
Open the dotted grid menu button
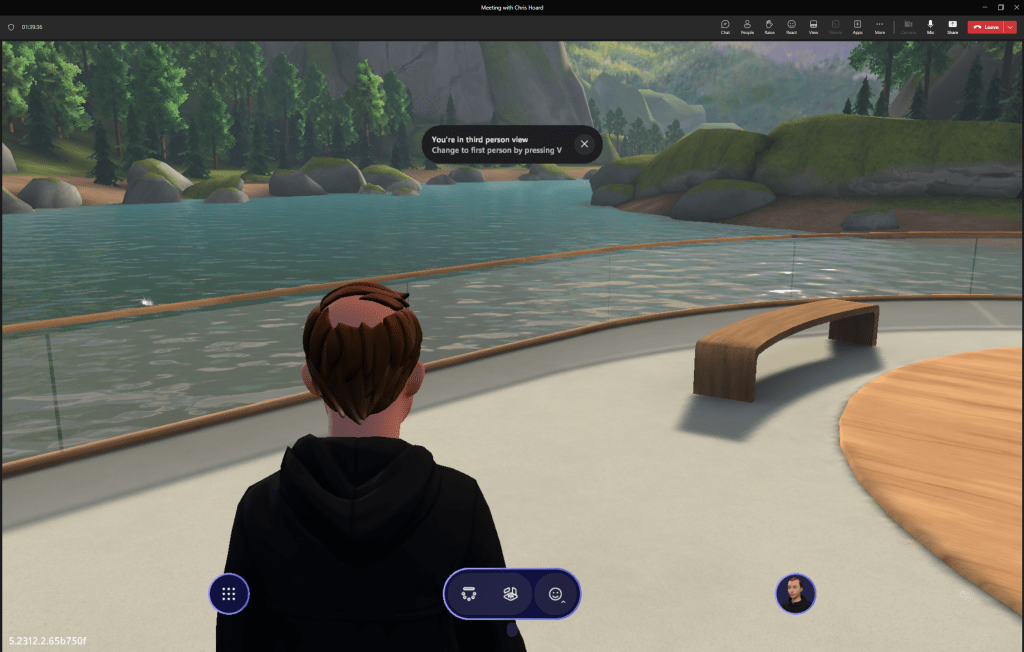228,594
